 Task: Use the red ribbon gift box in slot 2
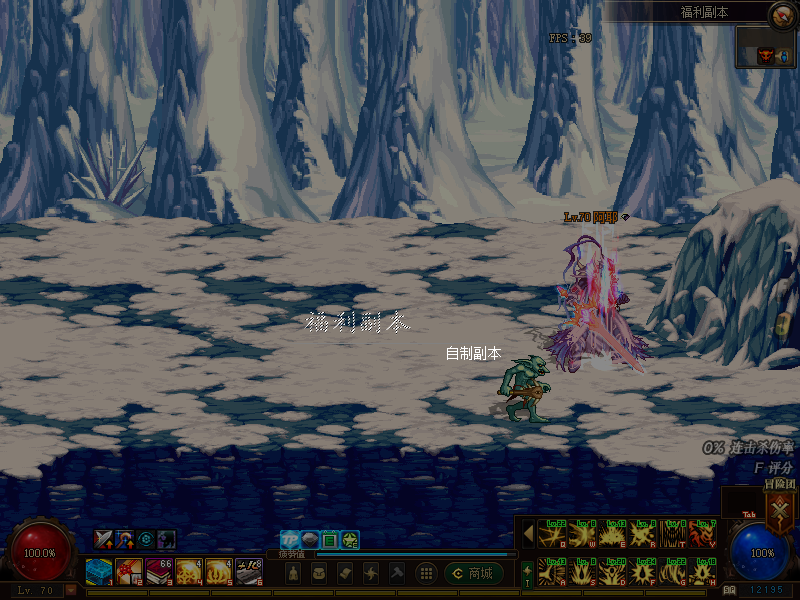point(127,572)
